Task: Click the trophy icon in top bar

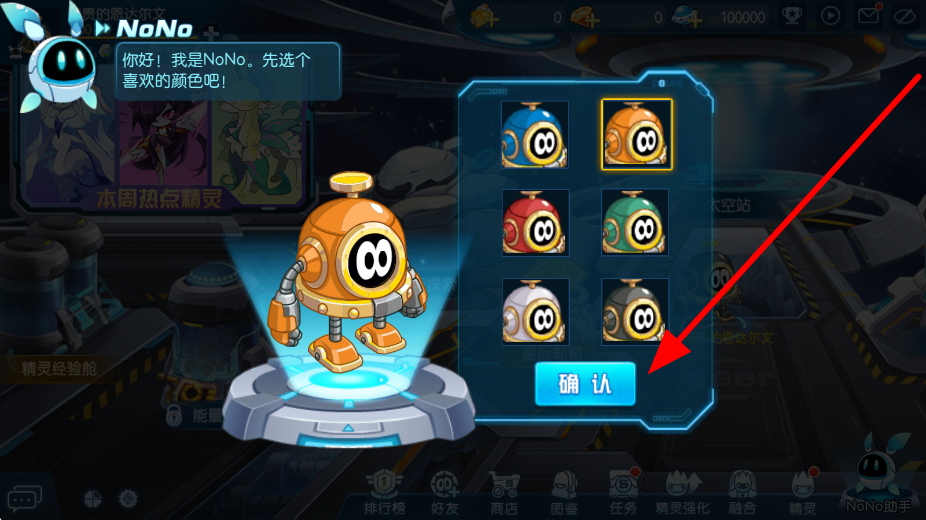Action: tap(791, 16)
